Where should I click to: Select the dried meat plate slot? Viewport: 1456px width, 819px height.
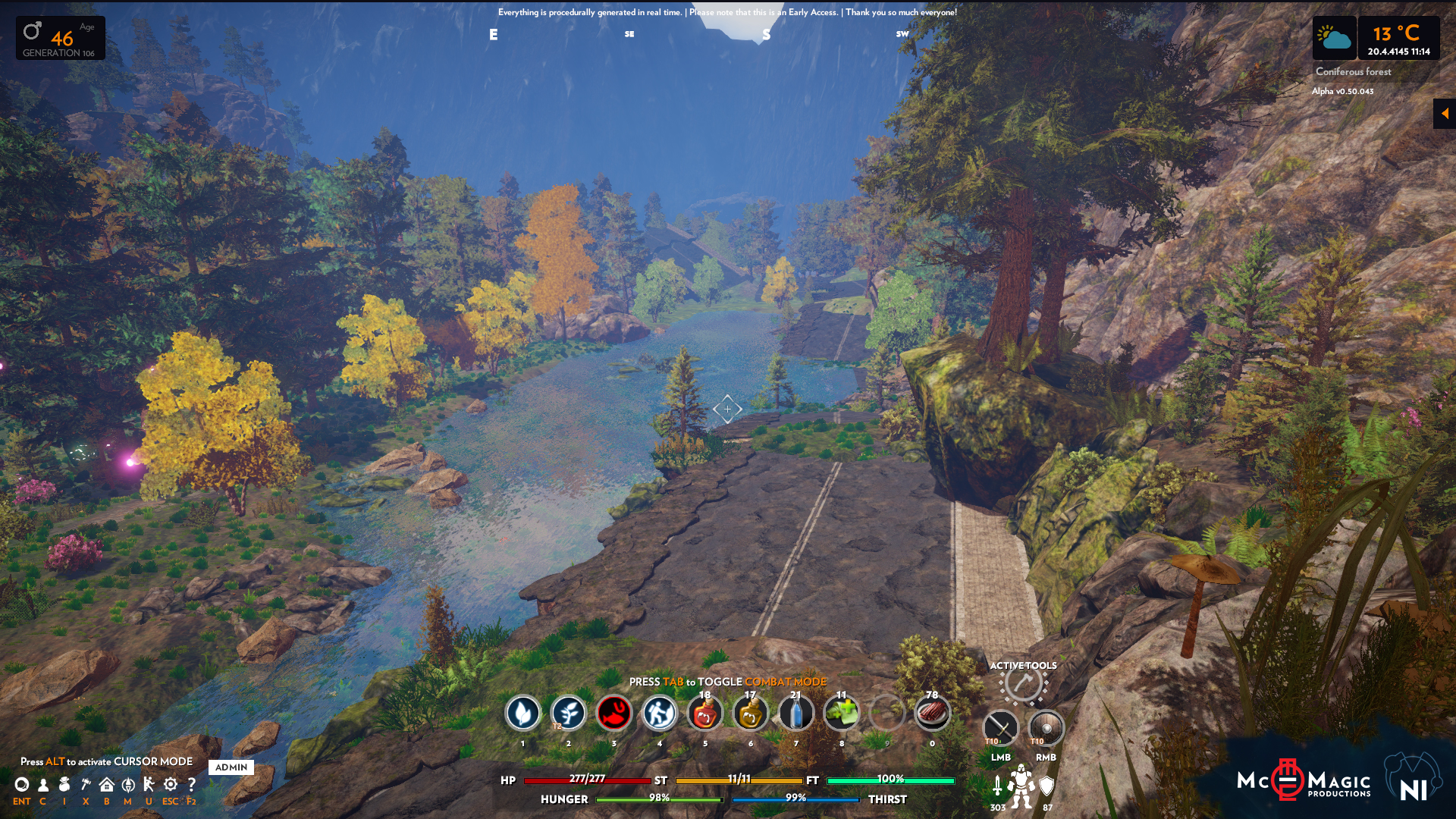(x=932, y=714)
